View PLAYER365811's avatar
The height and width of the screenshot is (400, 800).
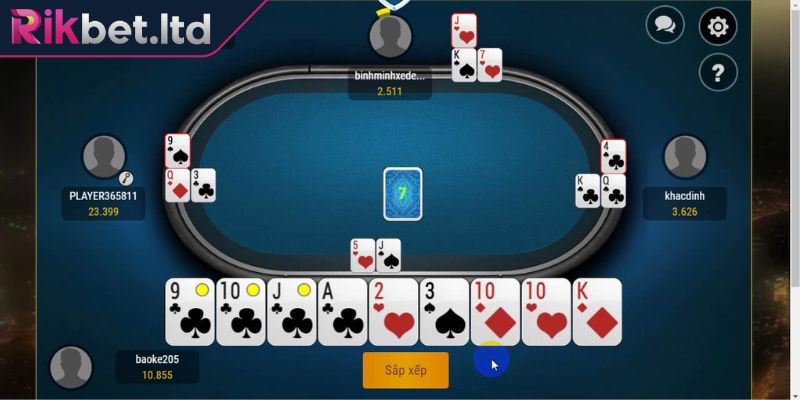pos(103,157)
